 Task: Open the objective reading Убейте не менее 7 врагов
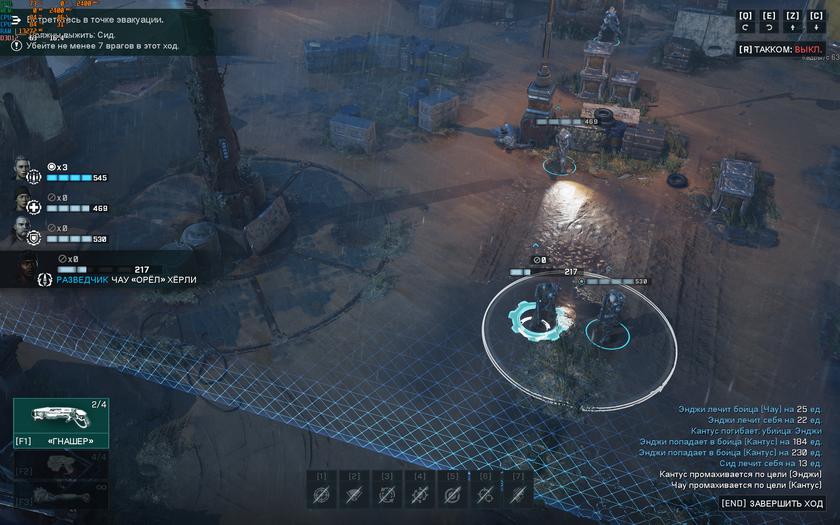[x=108, y=47]
